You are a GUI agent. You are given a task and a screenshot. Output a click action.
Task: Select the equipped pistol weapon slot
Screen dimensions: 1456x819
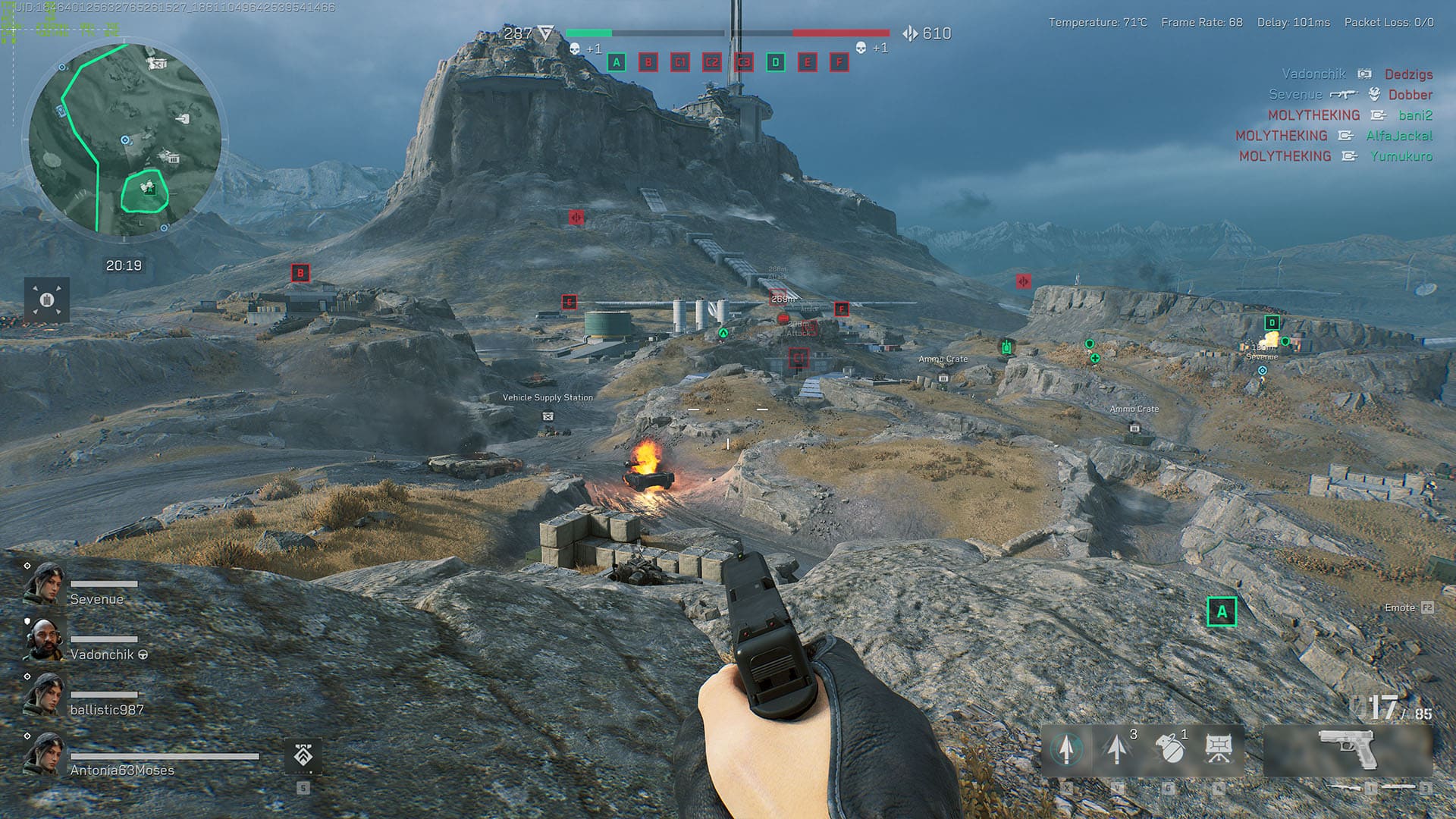(1347, 749)
